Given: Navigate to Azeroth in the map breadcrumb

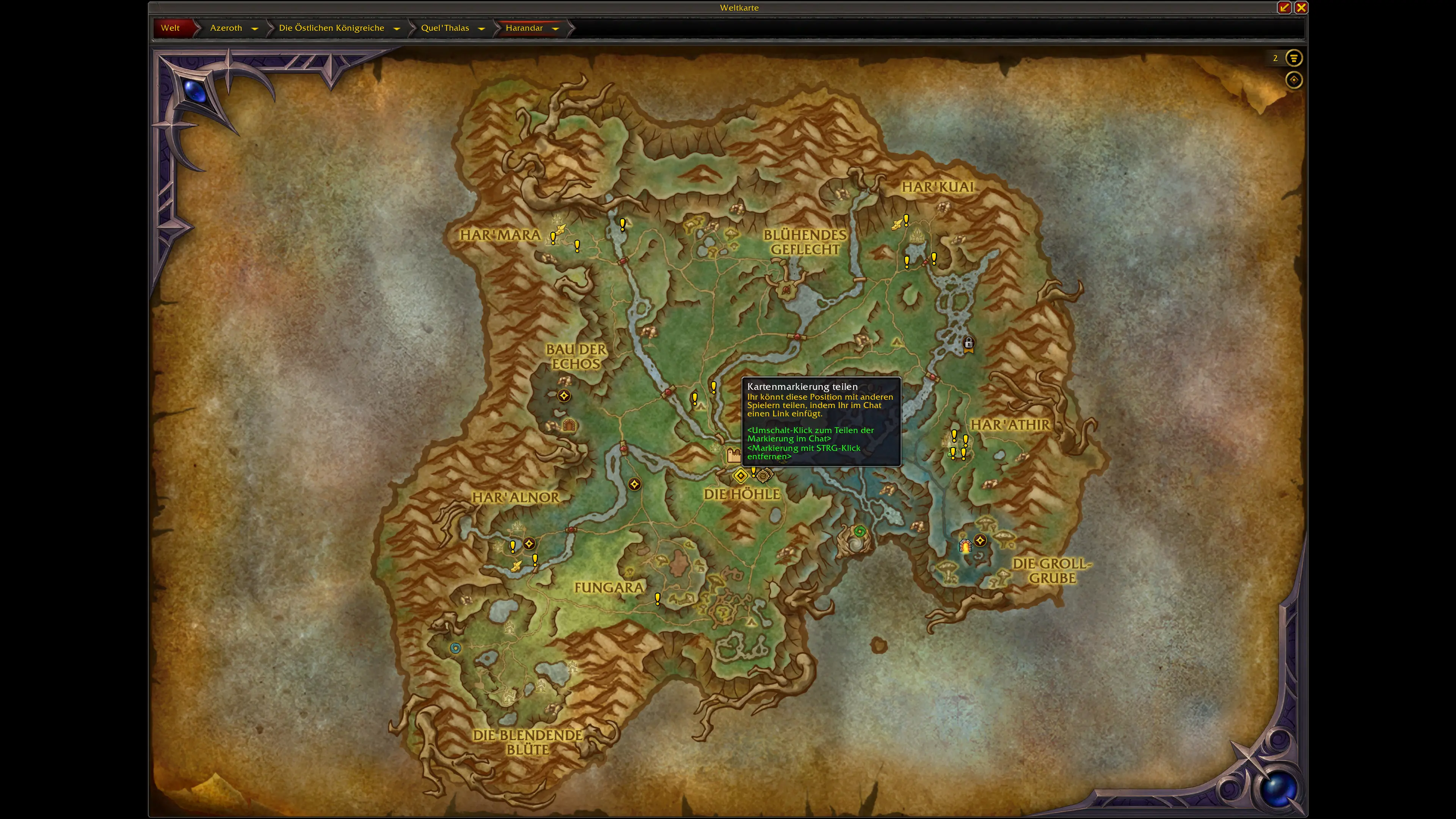Looking at the screenshot, I should pyautogui.click(x=226, y=28).
